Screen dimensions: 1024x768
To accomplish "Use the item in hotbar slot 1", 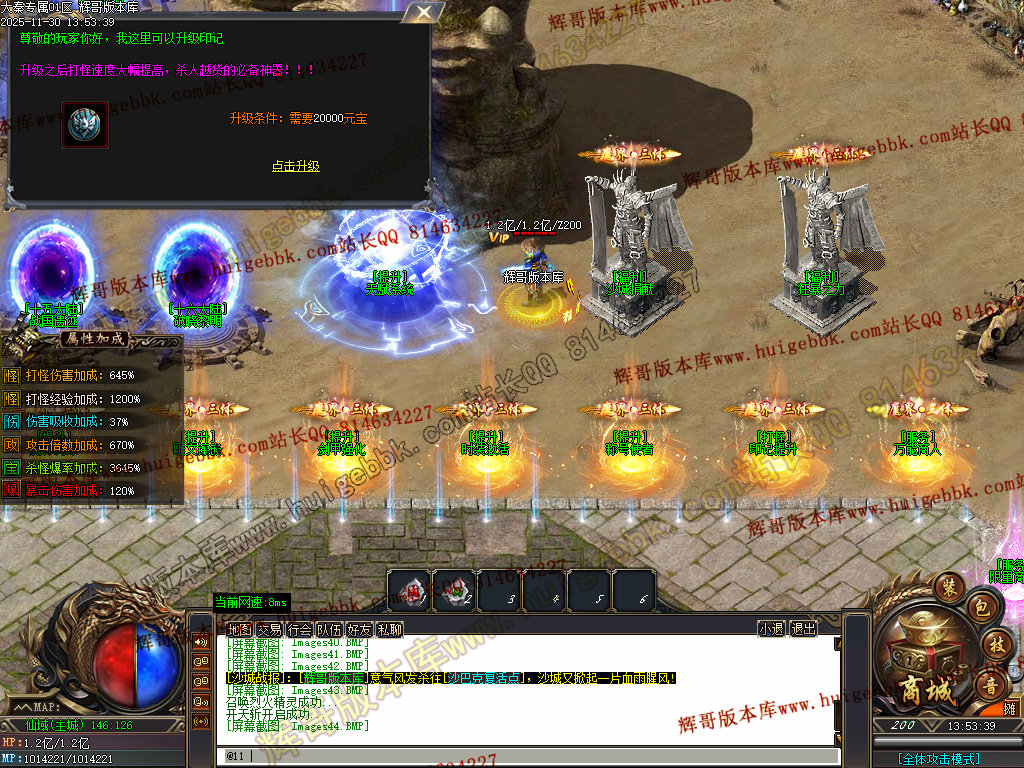I will [x=408, y=590].
